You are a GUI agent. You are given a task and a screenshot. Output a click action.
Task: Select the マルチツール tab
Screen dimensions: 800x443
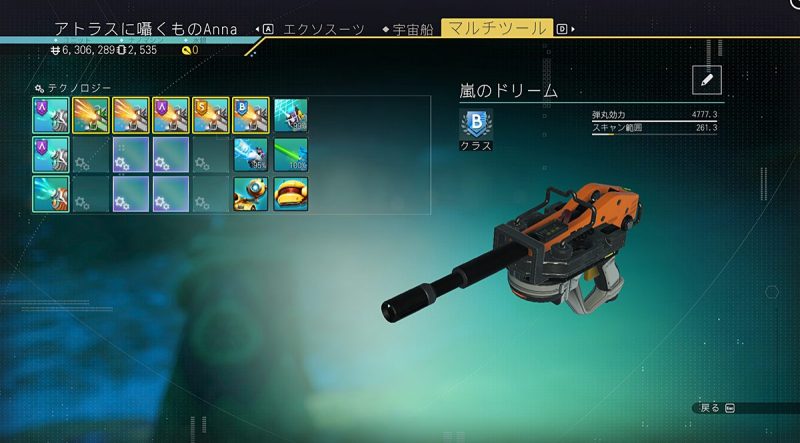click(x=496, y=28)
